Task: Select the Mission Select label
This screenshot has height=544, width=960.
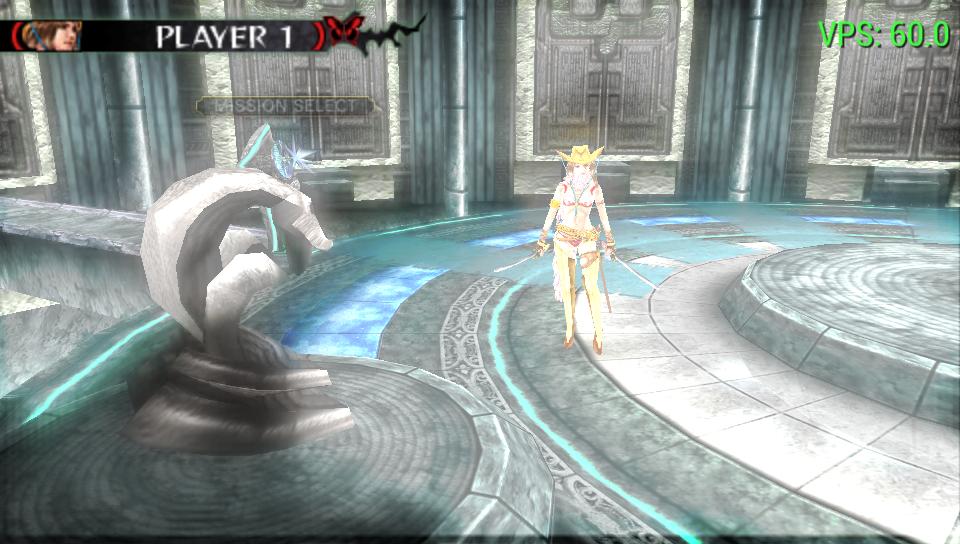Action: 285,105
